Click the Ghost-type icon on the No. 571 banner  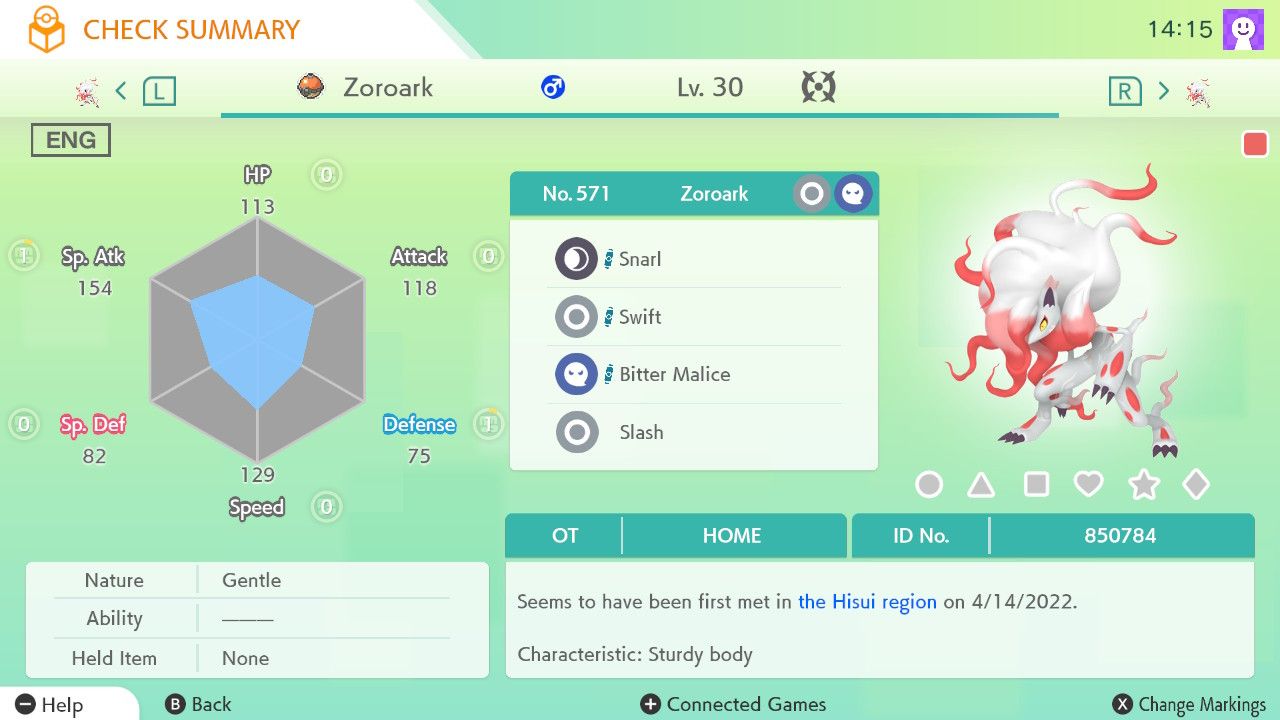coord(852,193)
